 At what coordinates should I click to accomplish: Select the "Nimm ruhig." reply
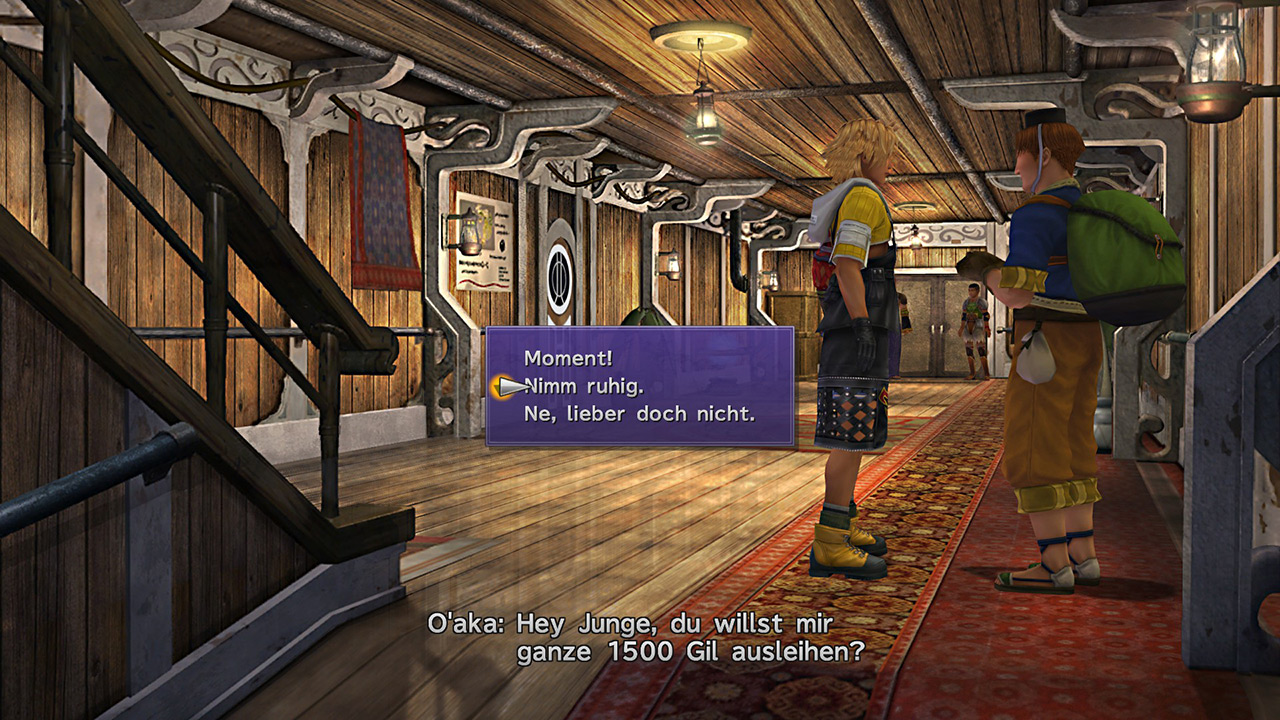pos(587,386)
